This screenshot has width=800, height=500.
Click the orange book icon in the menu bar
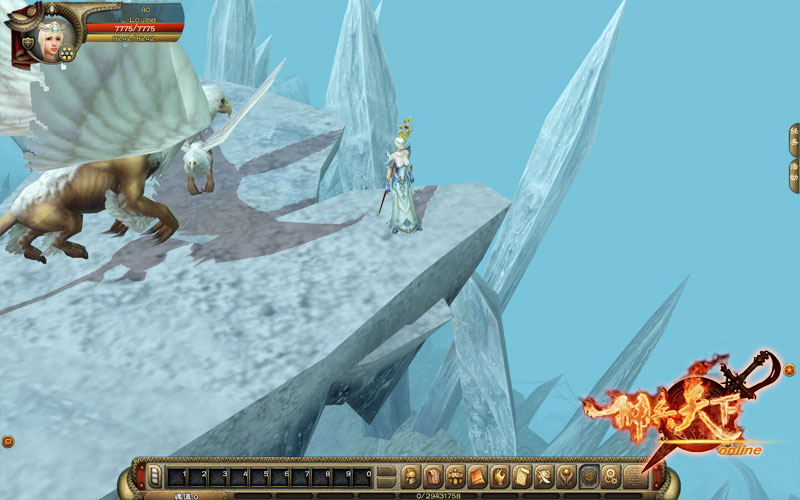[x=477, y=474]
